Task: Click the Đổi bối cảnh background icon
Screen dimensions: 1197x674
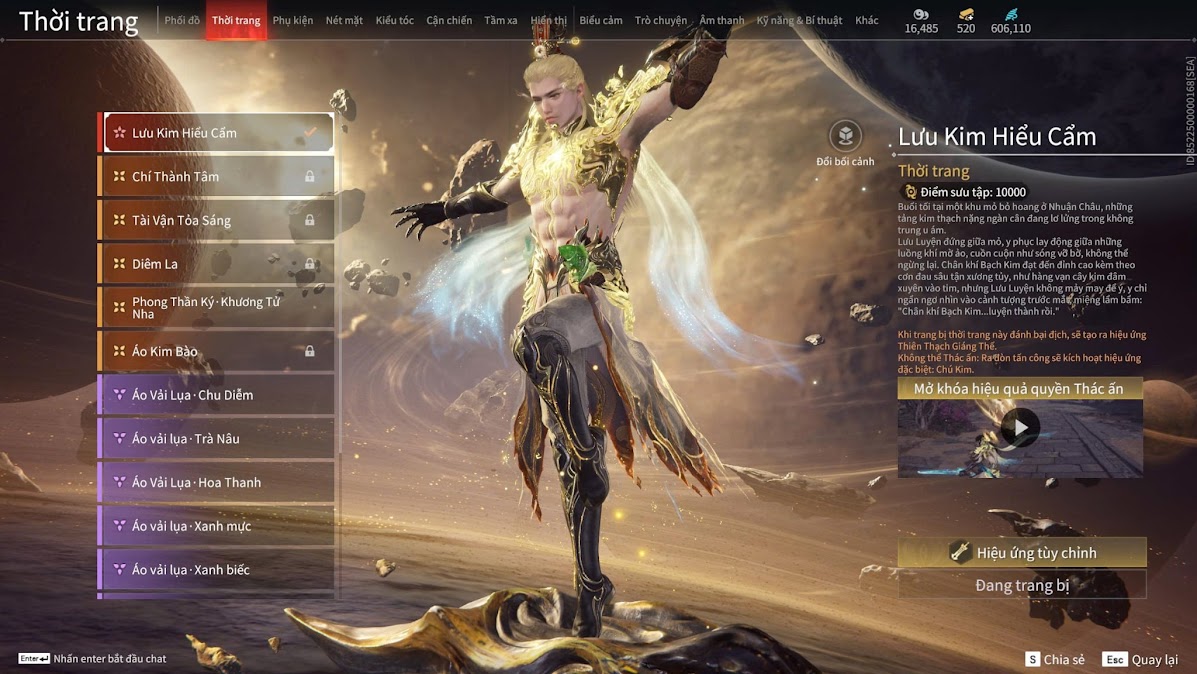Action: click(845, 137)
